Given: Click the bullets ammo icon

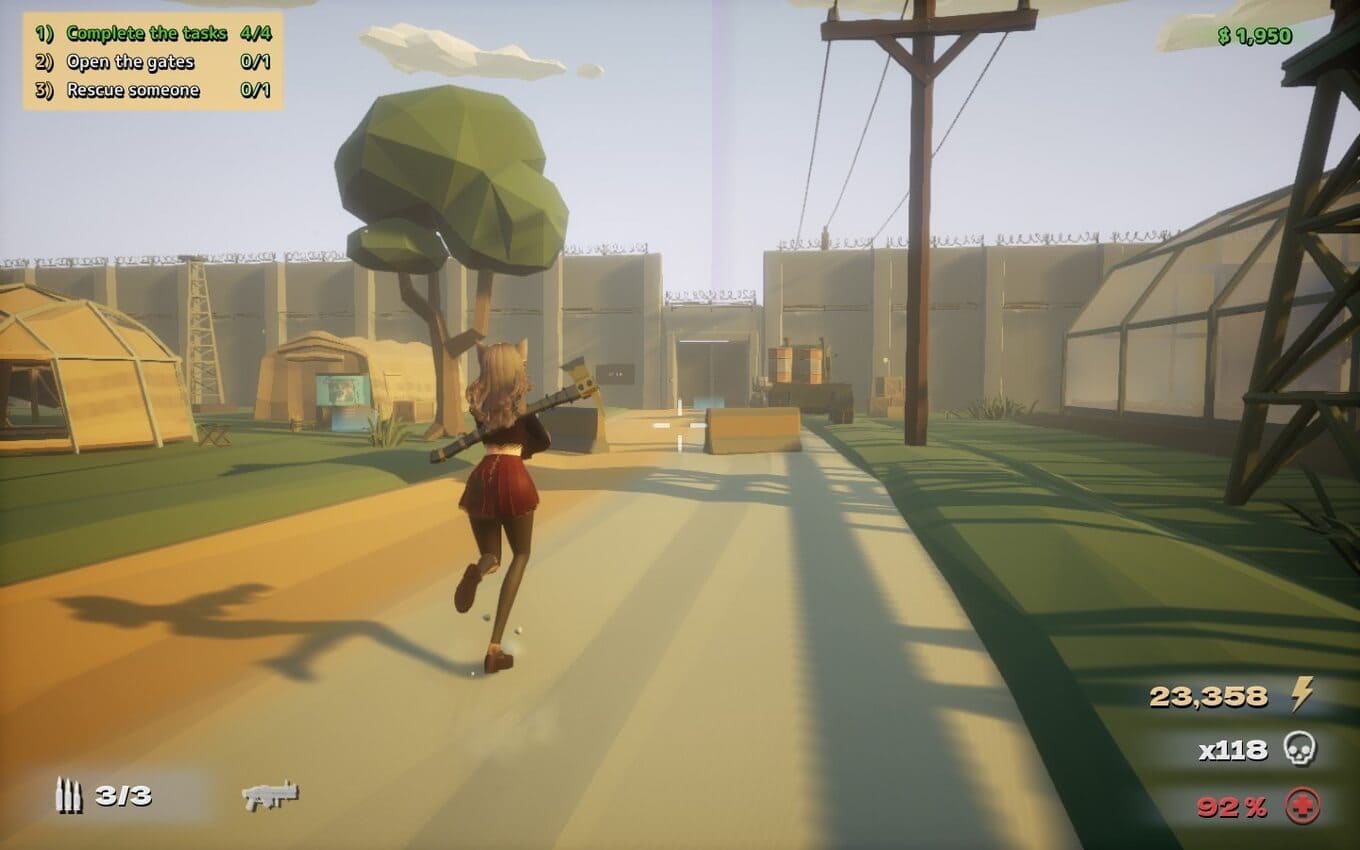Looking at the screenshot, I should (x=68, y=795).
